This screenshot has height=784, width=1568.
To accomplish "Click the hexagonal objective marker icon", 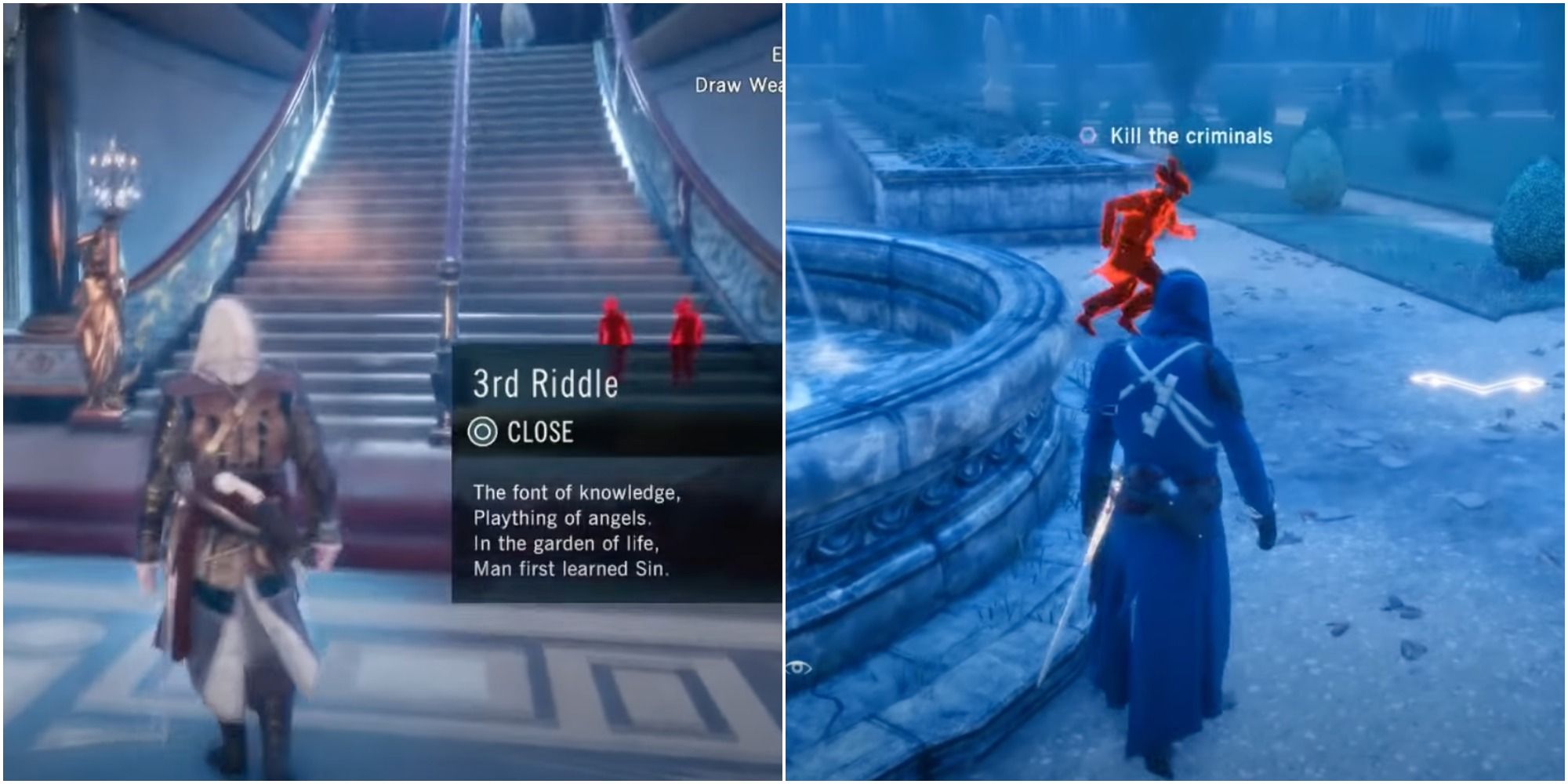I will pos(1089,135).
